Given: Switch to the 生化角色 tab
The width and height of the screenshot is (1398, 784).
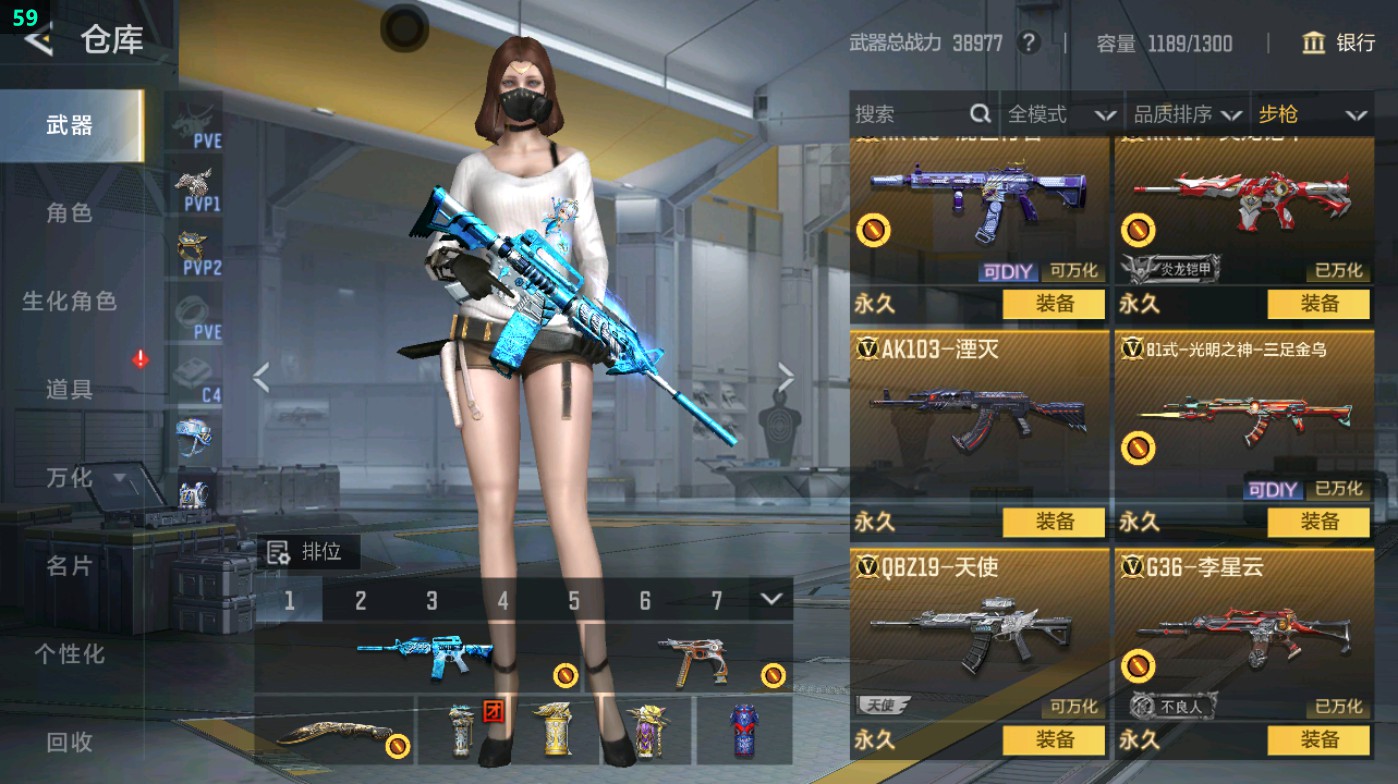Looking at the screenshot, I should coord(70,301).
